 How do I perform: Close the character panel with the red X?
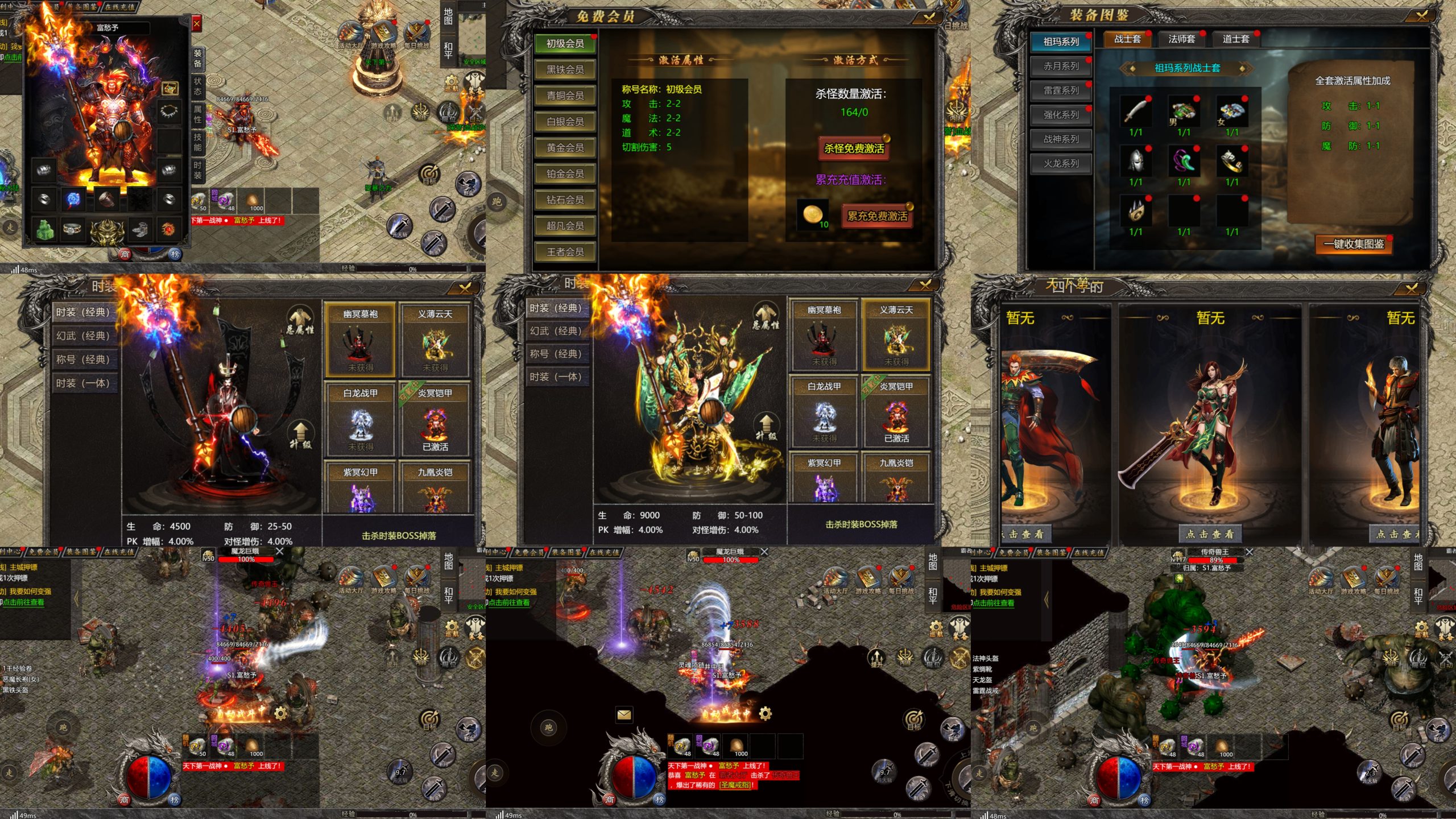click(196, 24)
